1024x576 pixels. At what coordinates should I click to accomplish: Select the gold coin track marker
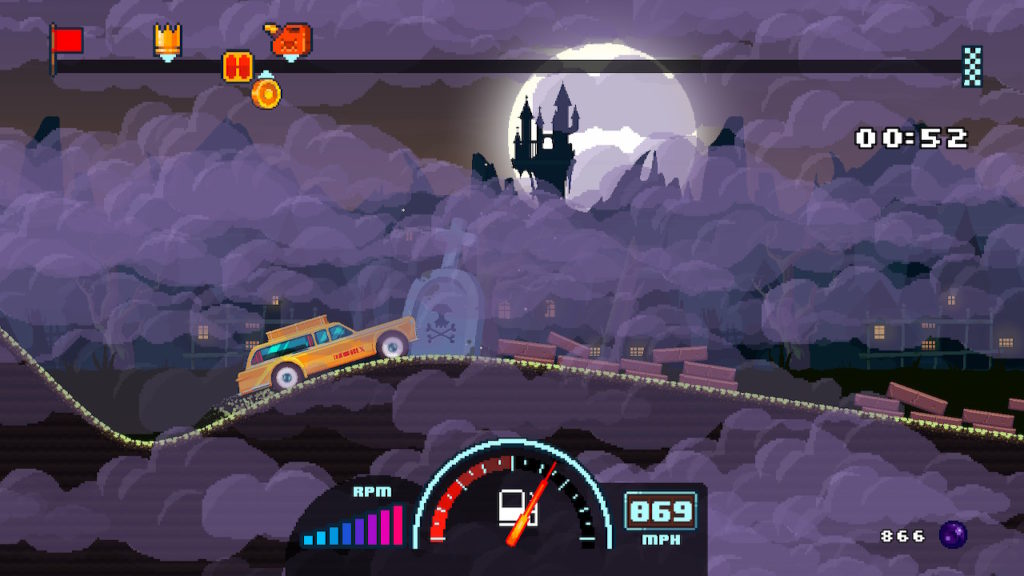pos(266,92)
